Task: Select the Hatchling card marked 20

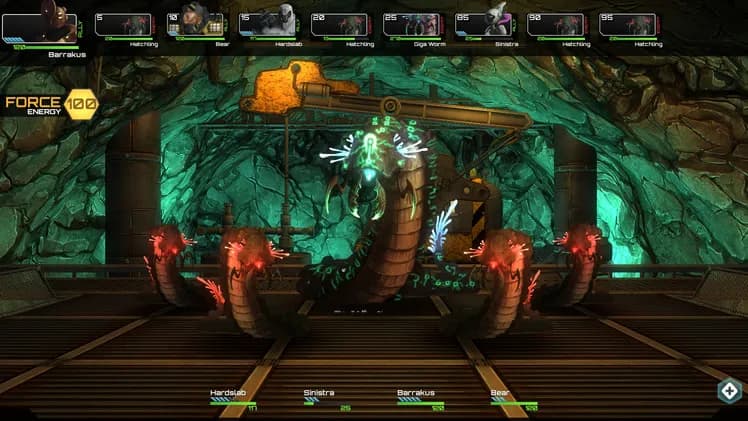Action: [340, 24]
